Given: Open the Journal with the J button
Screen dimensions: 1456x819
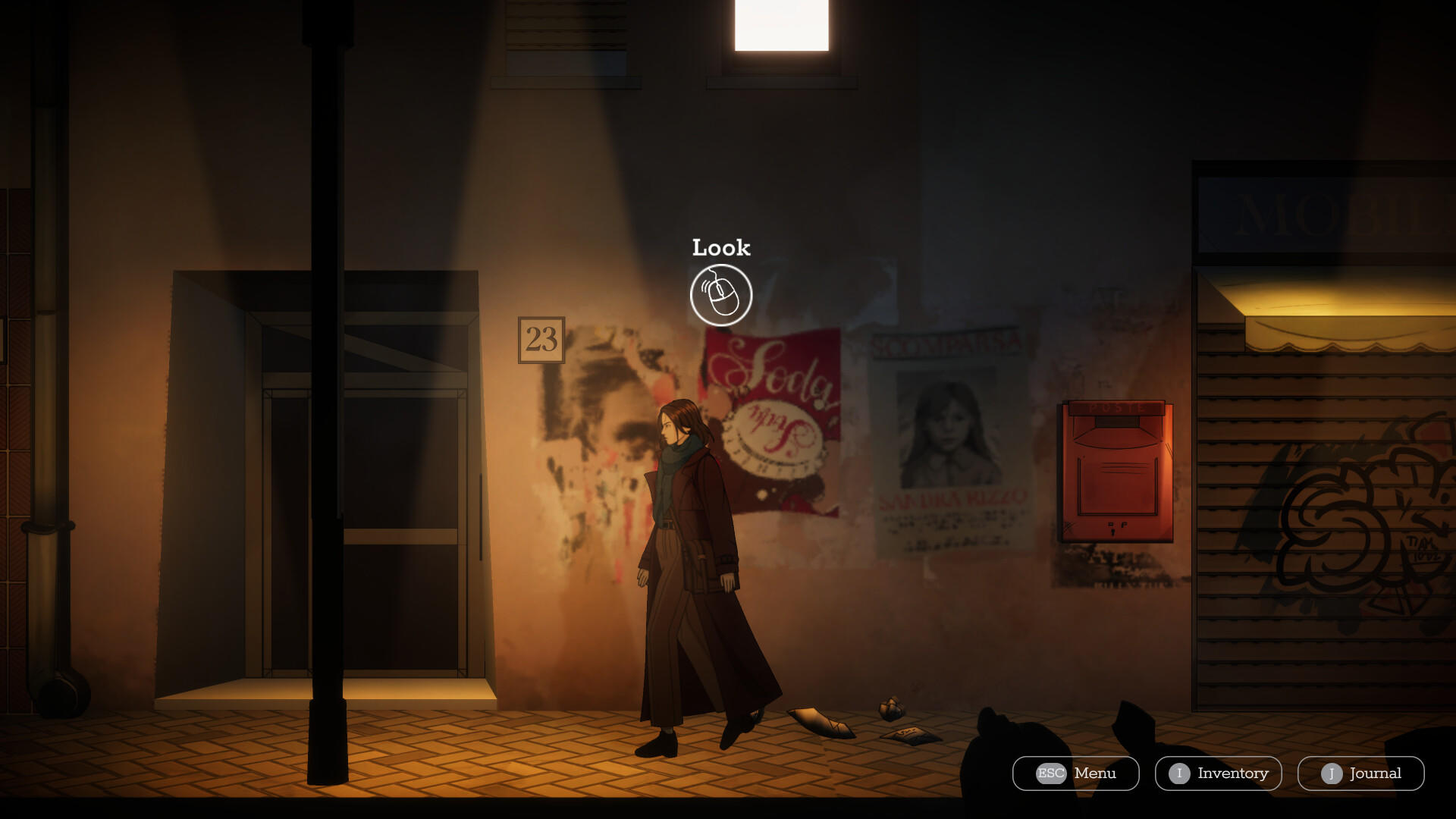Looking at the screenshot, I should [1363, 773].
